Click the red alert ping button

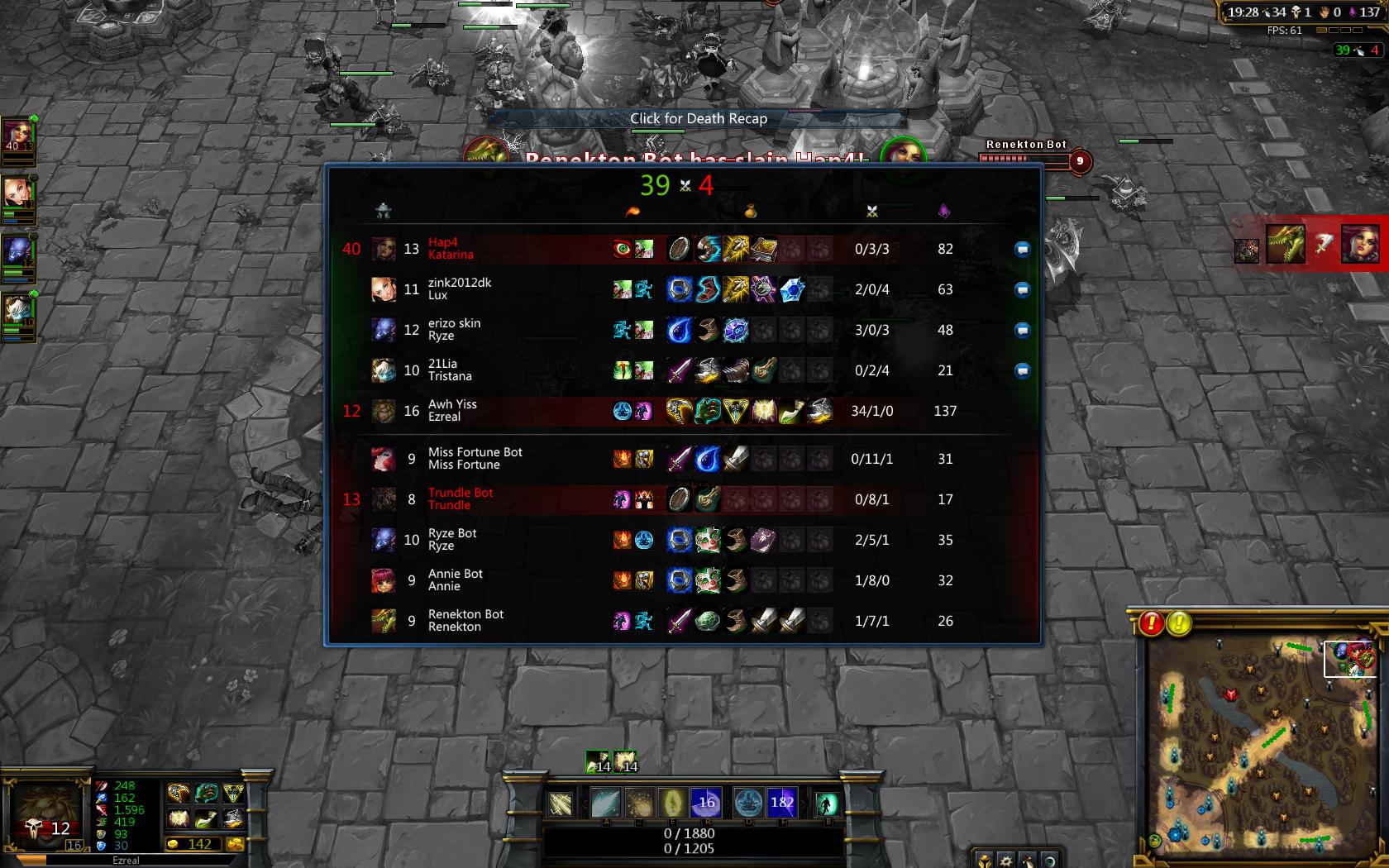[x=1151, y=622]
